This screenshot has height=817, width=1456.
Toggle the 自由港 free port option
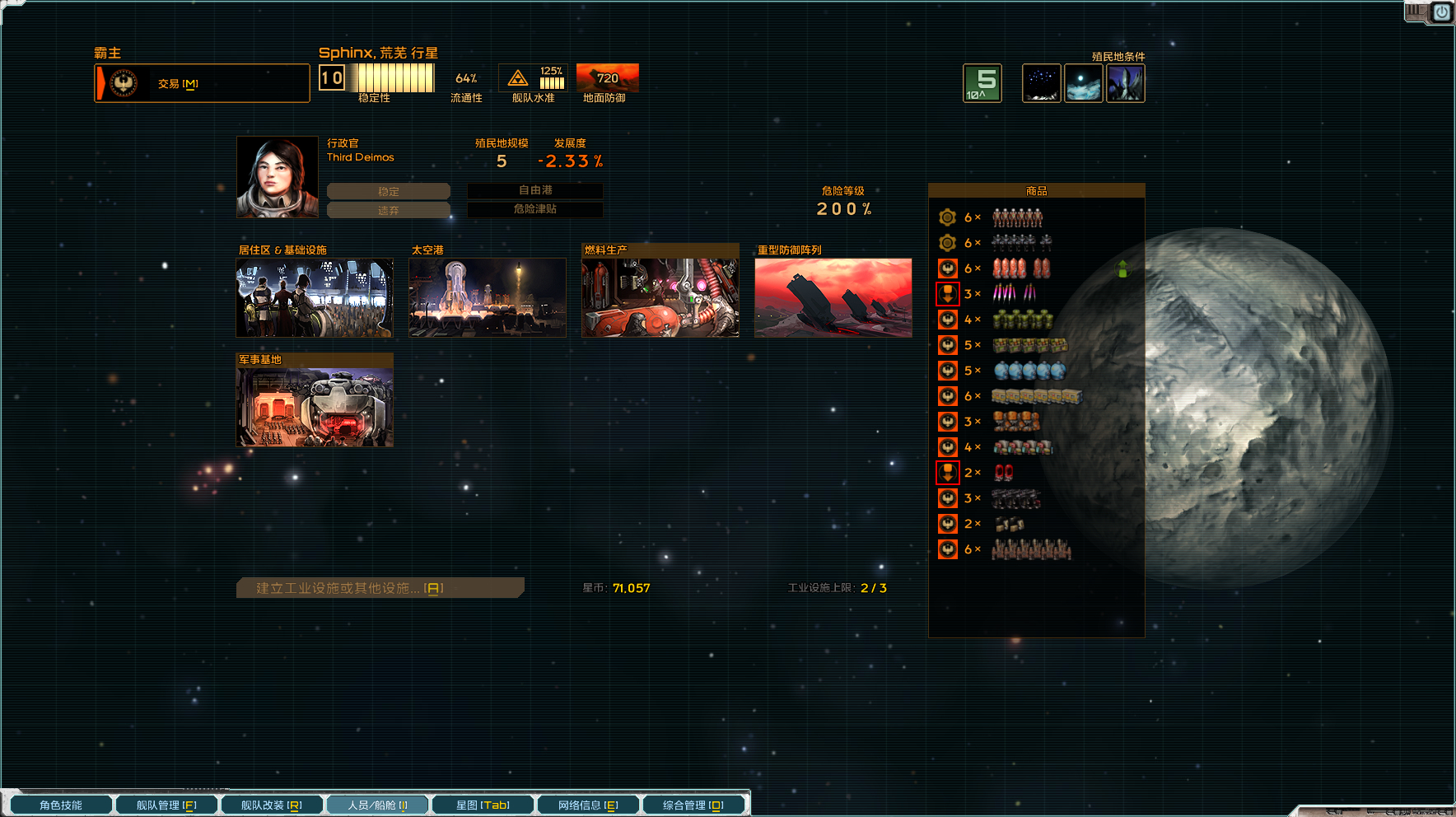tap(535, 190)
